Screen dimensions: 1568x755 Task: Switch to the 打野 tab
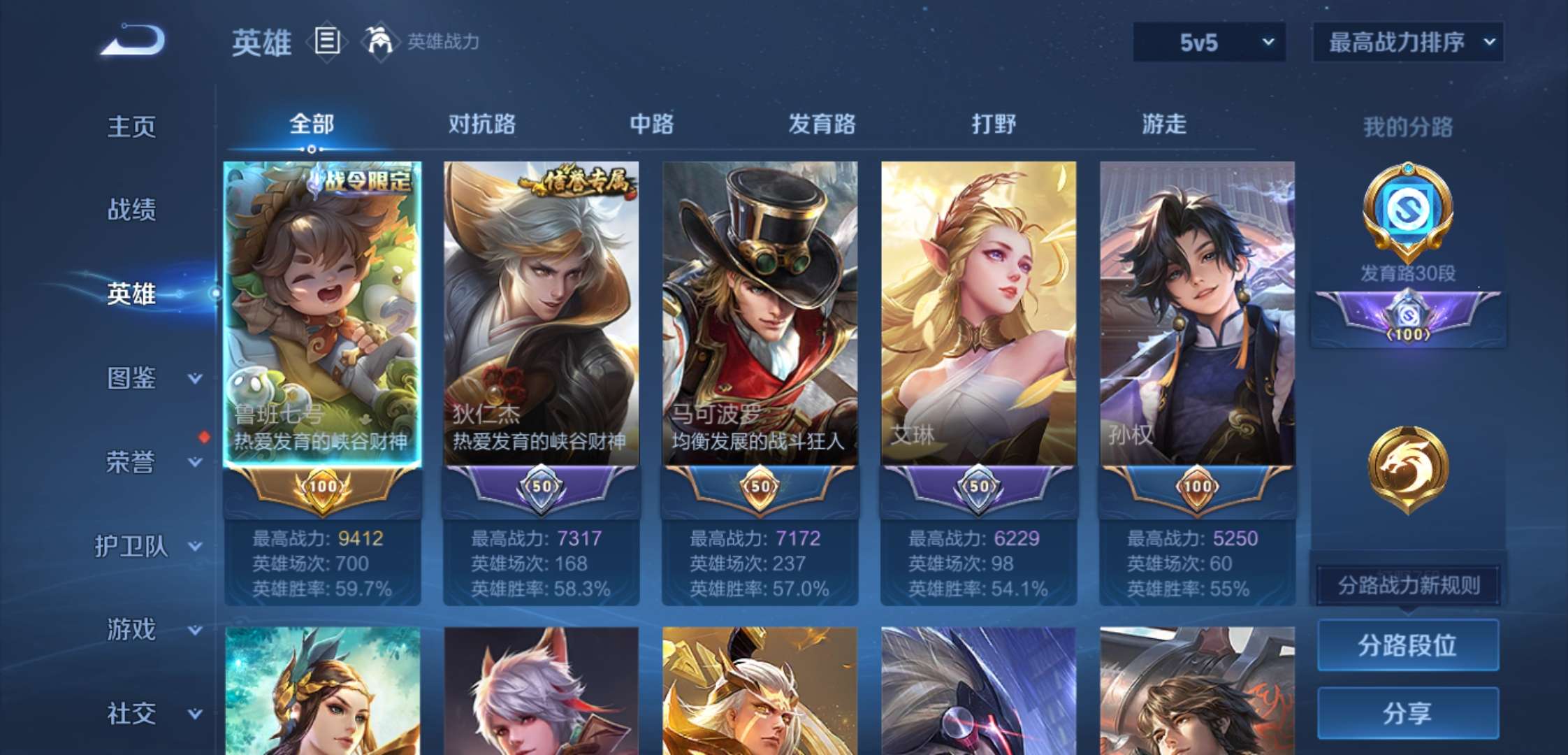(994, 124)
